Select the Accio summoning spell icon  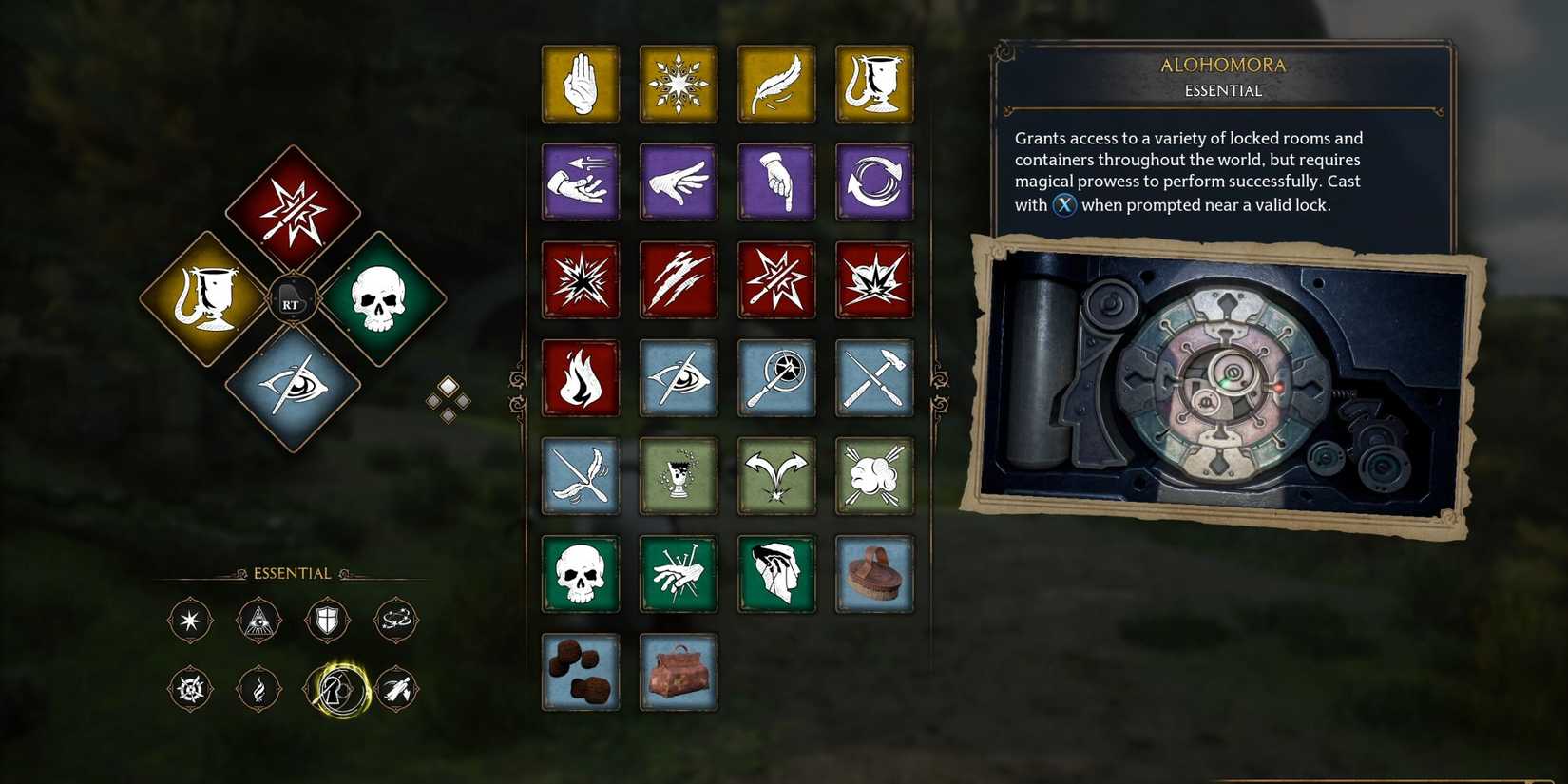pyautogui.click(x=581, y=182)
